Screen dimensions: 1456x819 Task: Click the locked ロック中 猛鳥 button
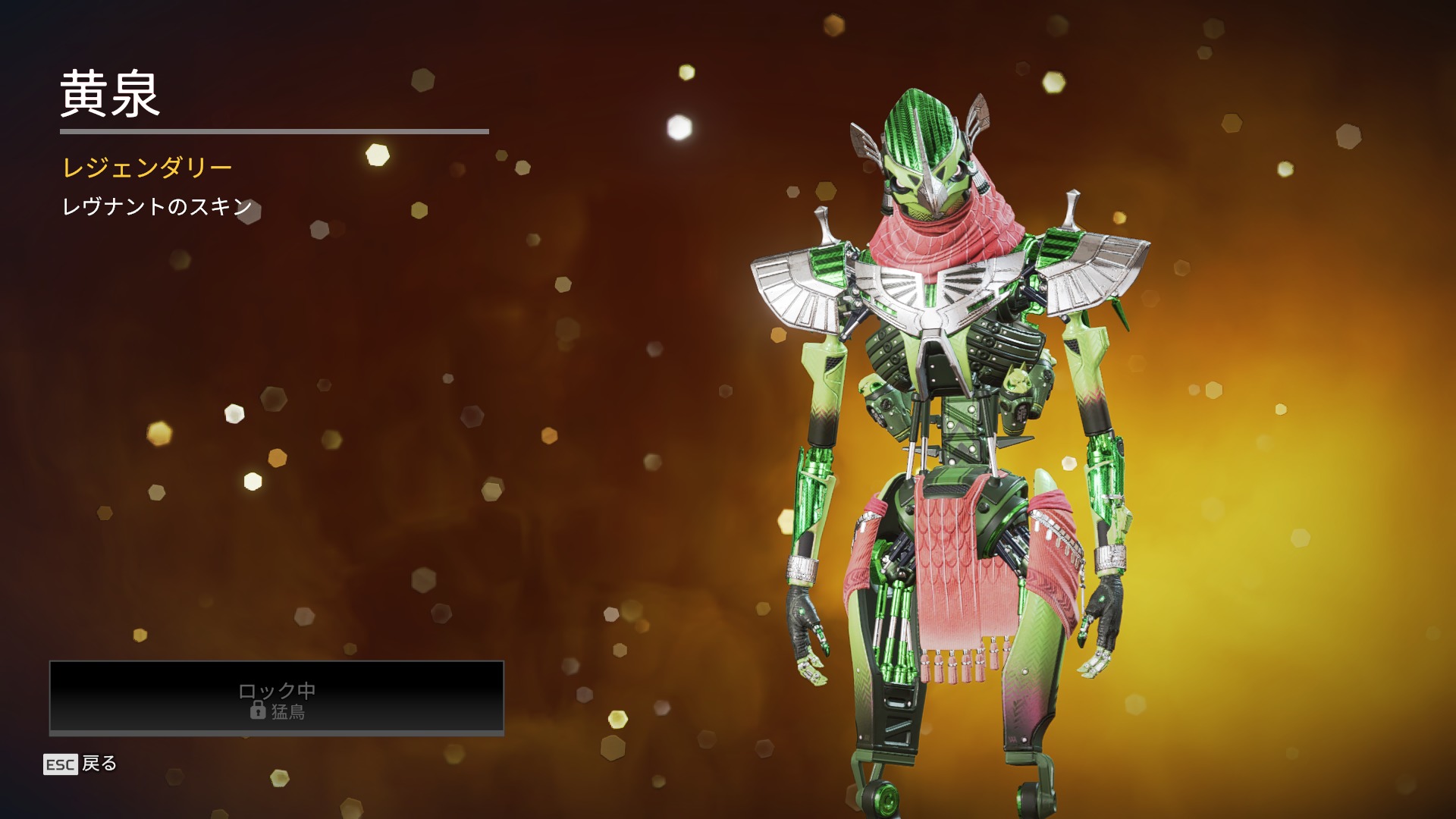click(277, 698)
